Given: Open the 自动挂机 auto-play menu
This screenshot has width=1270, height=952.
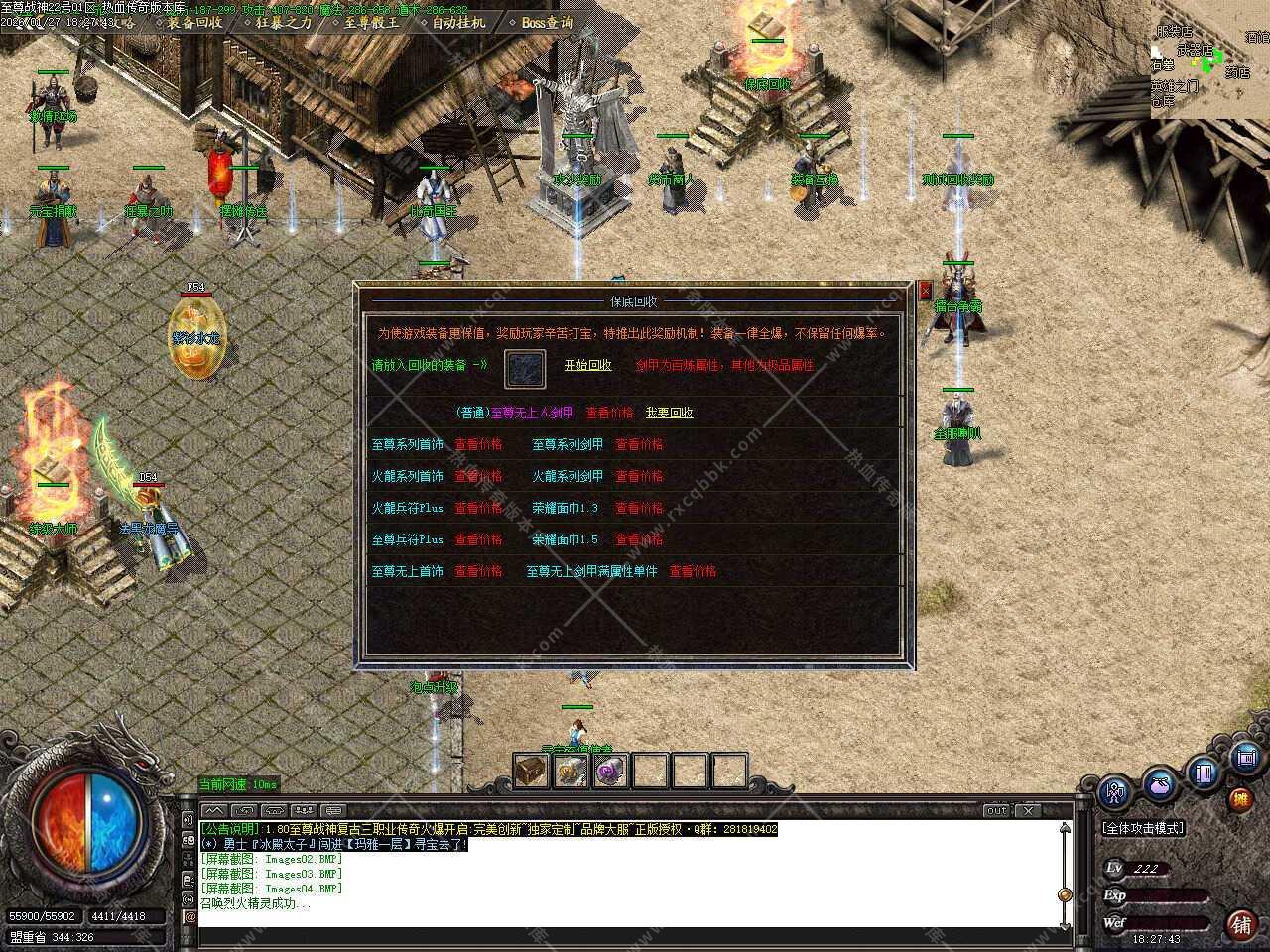Looking at the screenshot, I should click(x=458, y=22).
